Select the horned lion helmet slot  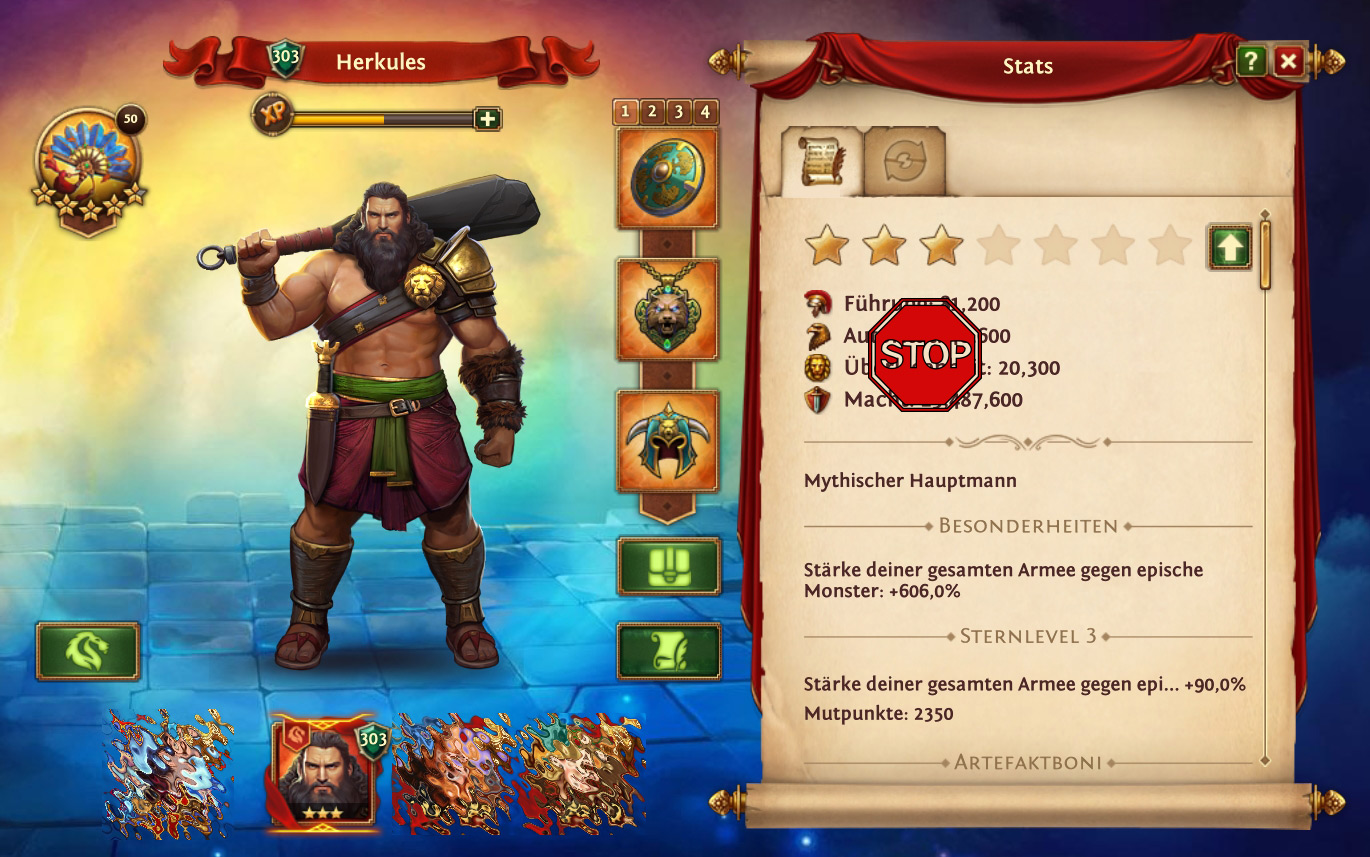pos(667,441)
